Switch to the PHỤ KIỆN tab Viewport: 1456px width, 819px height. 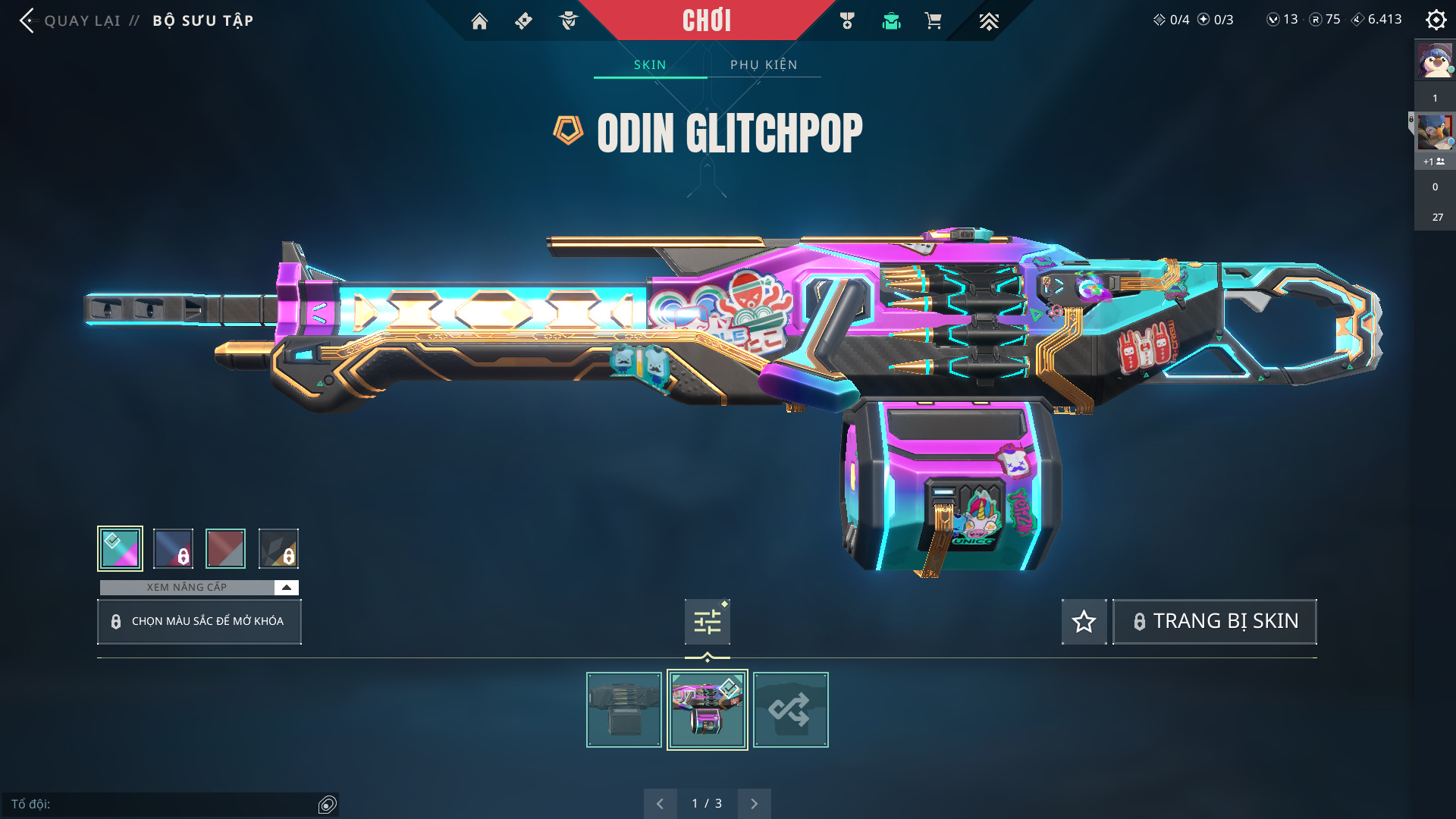(764, 65)
